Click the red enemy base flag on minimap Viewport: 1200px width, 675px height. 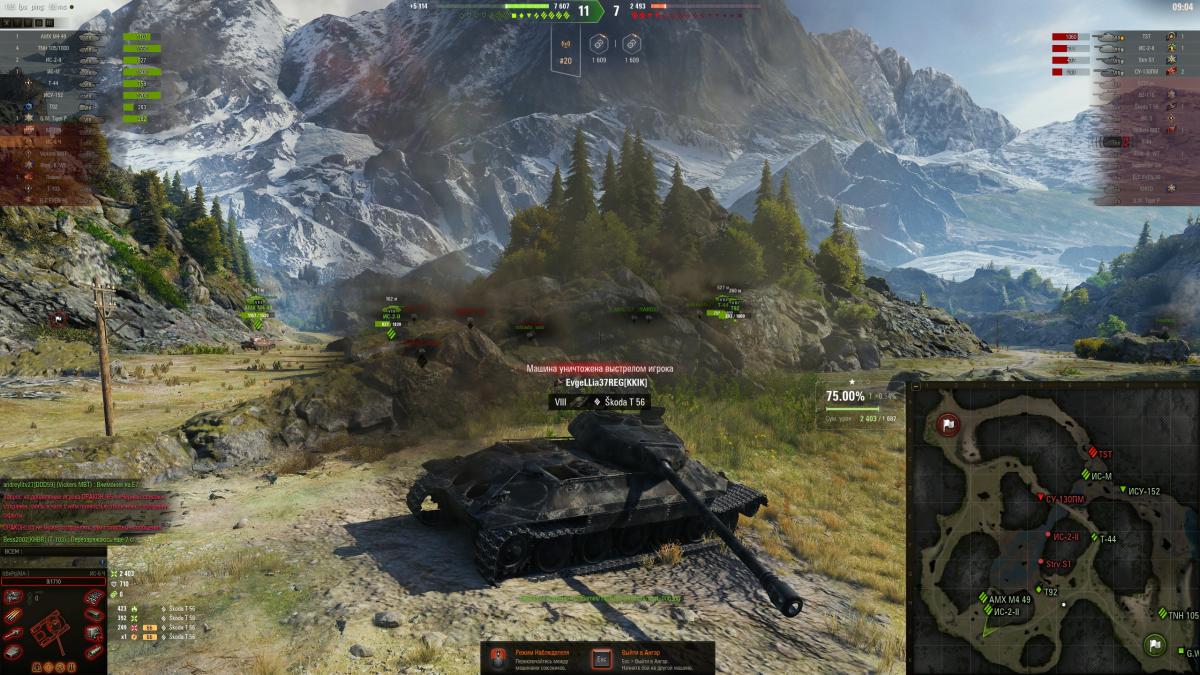click(947, 425)
